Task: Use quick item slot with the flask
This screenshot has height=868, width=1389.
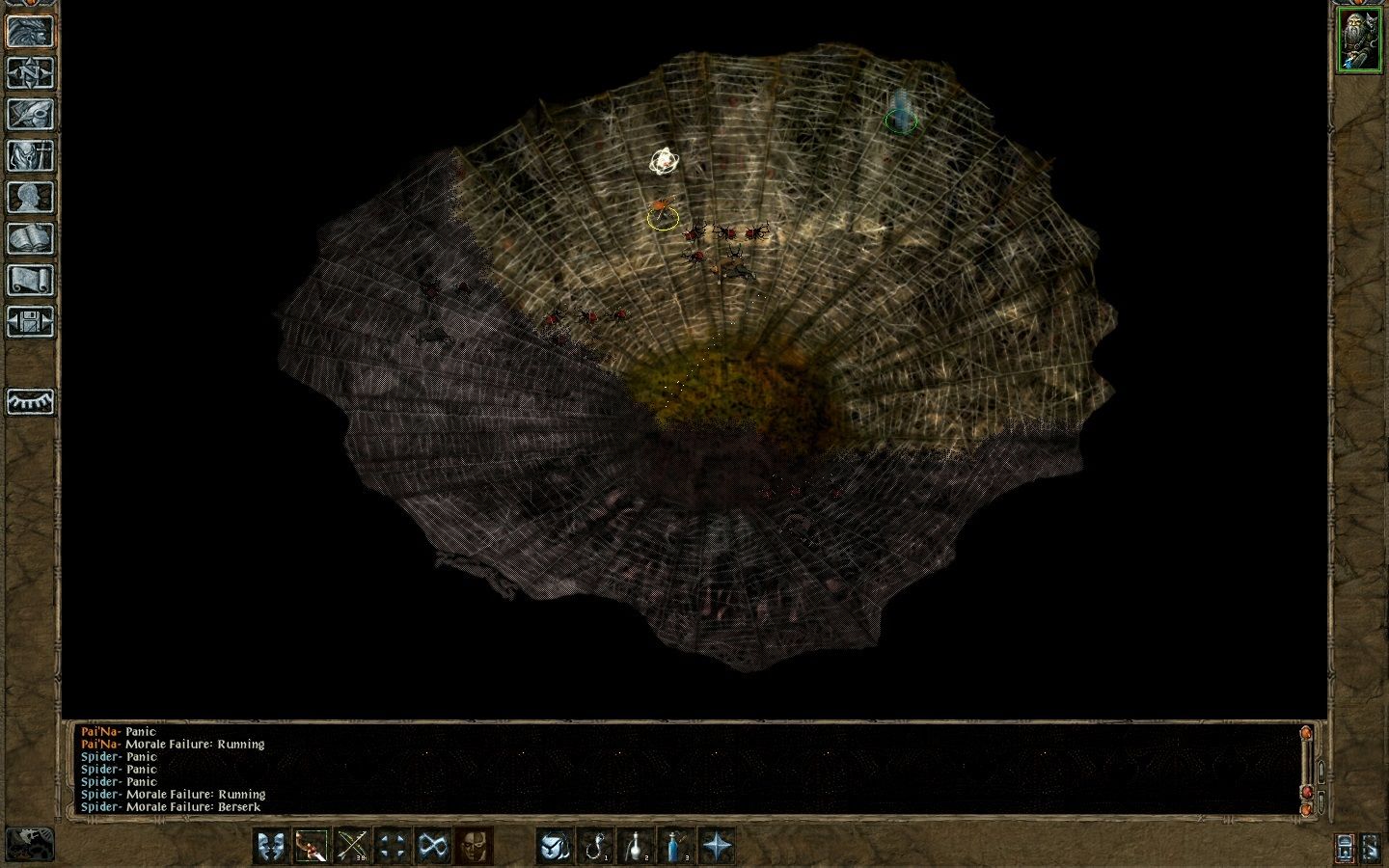Action: click(x=636, y=846)
